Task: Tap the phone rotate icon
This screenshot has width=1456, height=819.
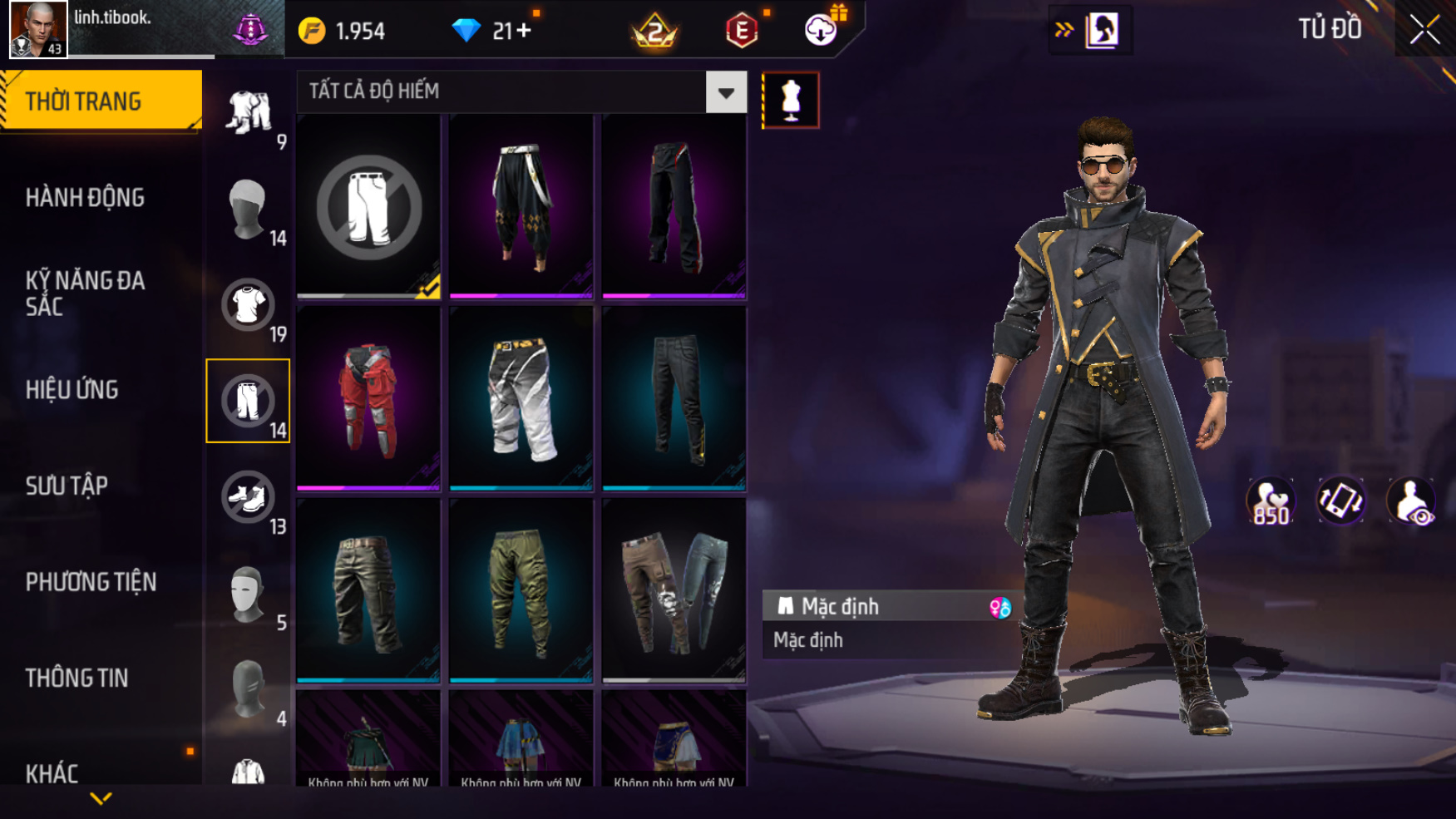Action: click(1340, 501)
